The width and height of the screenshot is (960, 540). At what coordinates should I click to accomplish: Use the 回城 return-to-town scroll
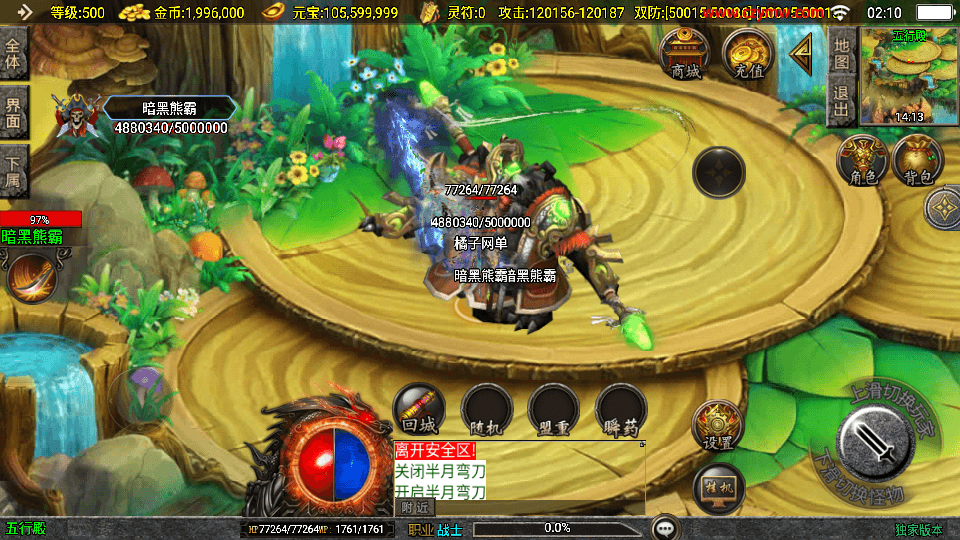(x=419, y=410)
